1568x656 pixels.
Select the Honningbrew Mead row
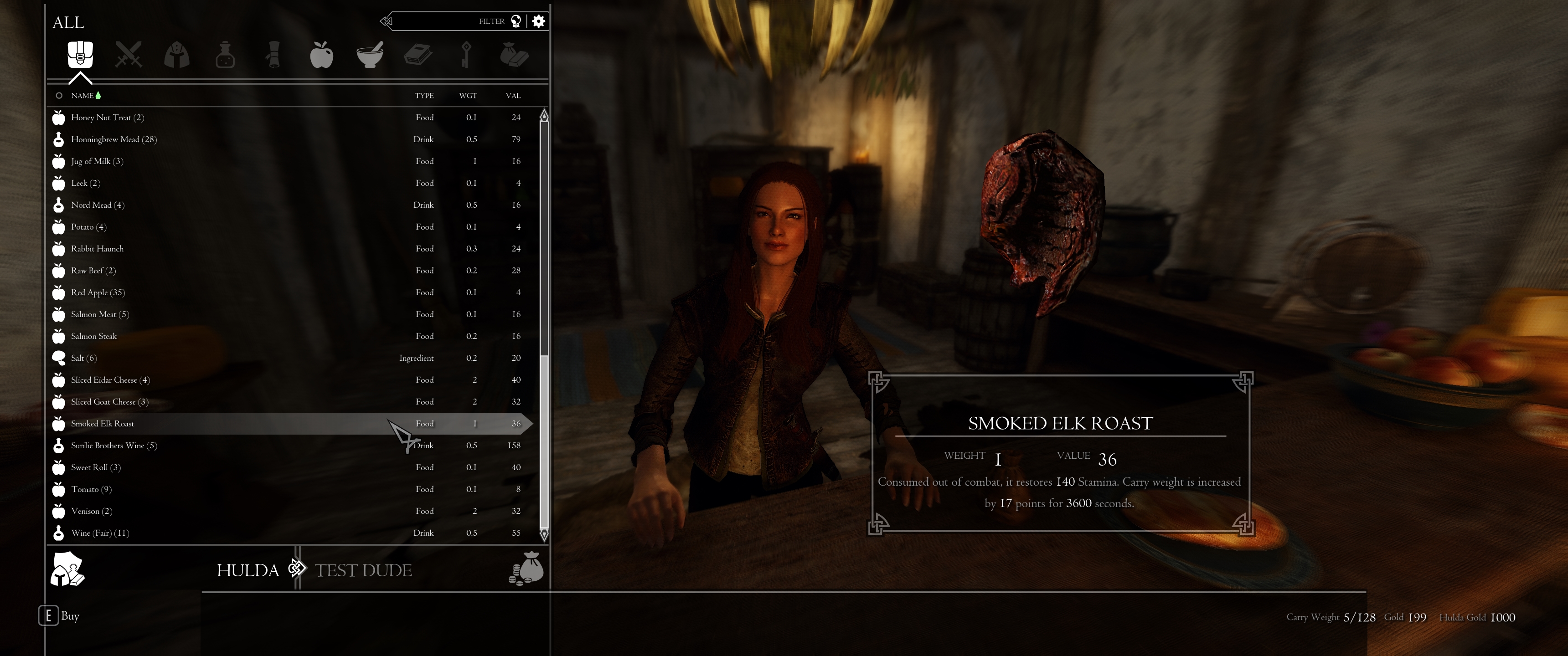click(x=114, y=139)
